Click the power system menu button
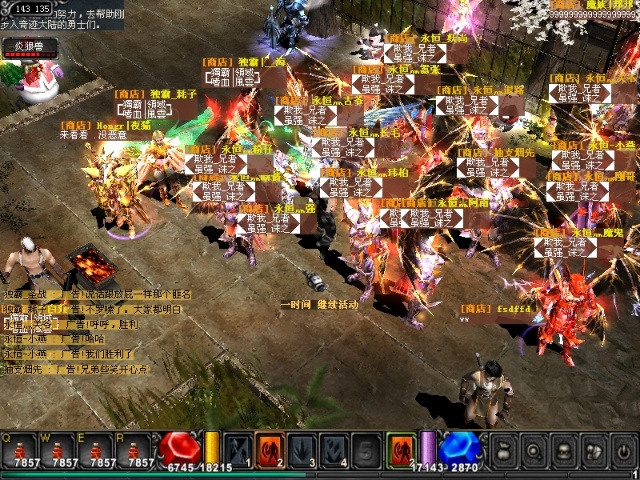The image size is (640, 480). coord(622,450)
